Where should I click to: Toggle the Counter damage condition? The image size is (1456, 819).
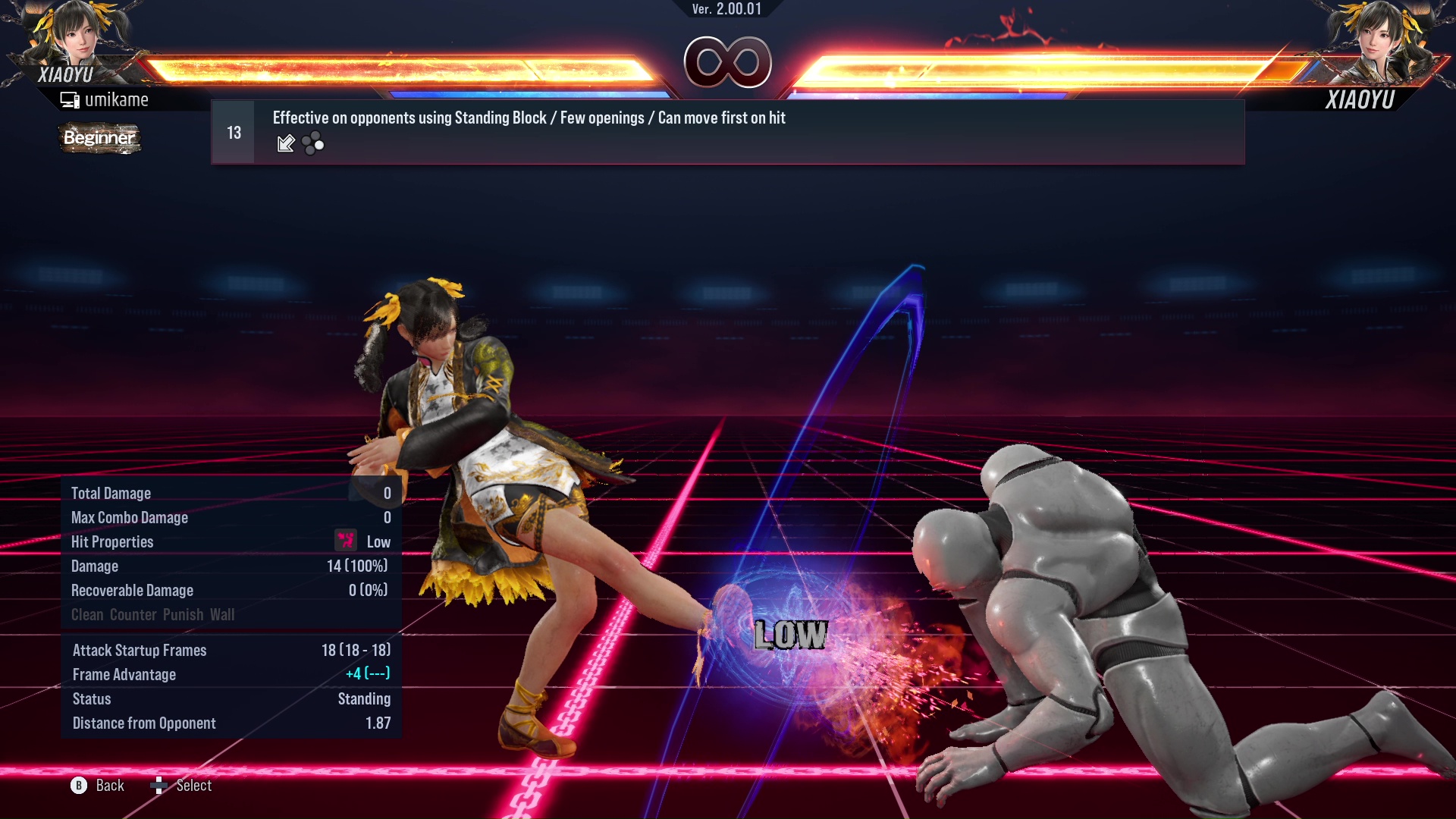131,615
